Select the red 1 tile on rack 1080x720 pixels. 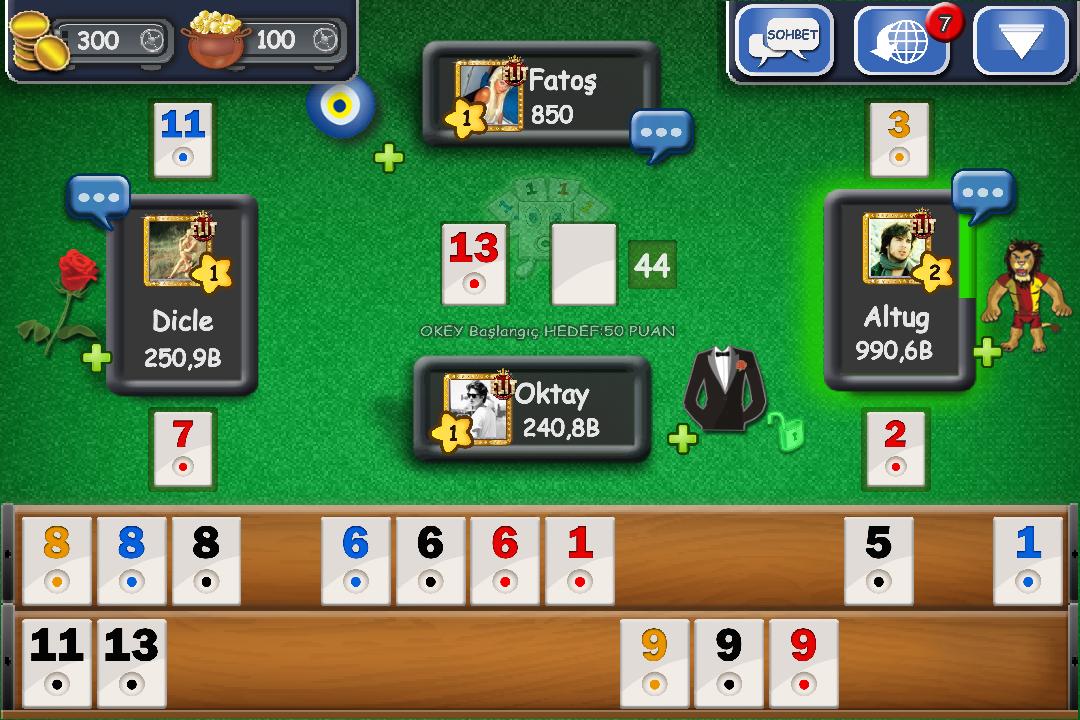point(580,560)
